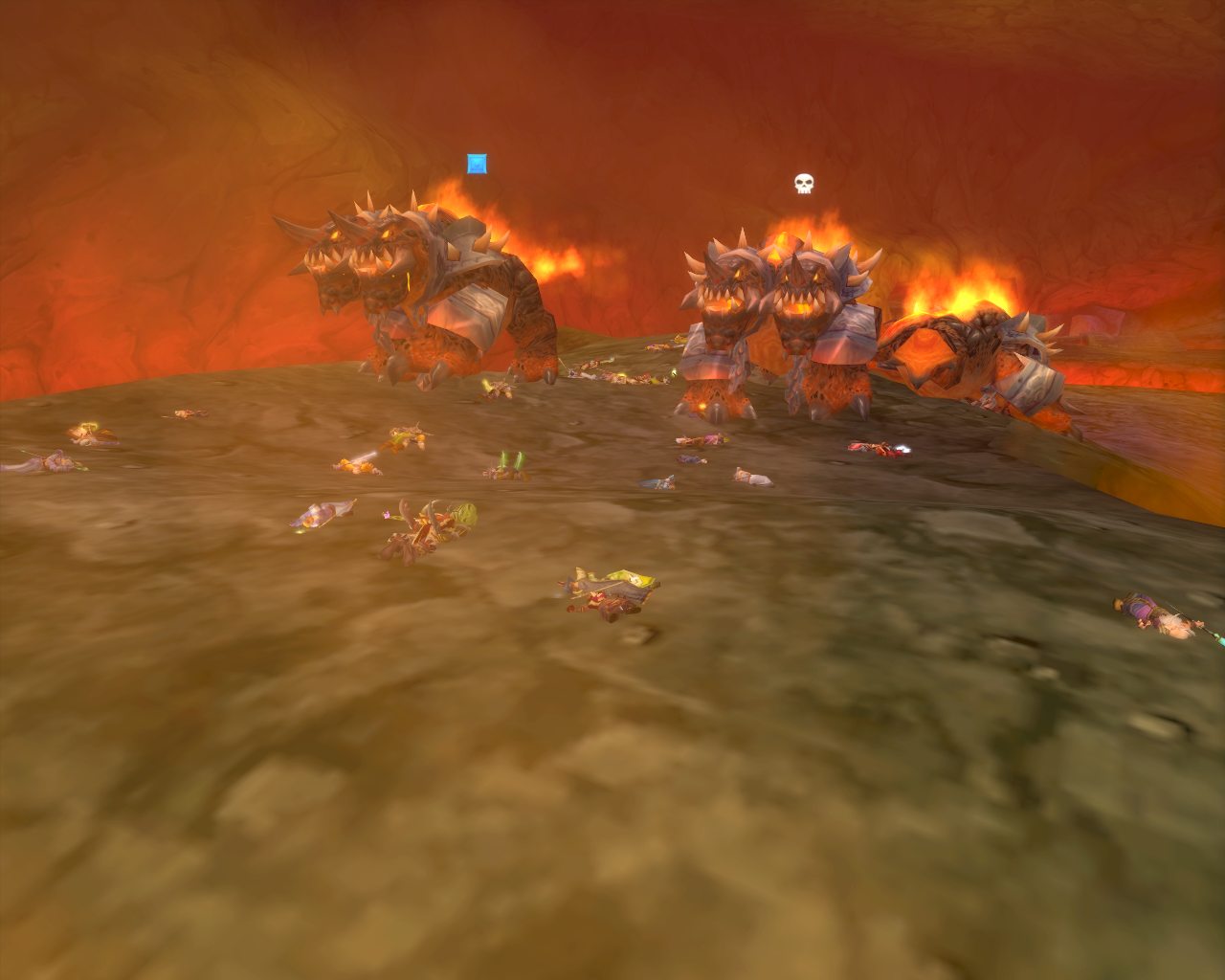
Task: Select the white skull raid target marker
Action: pyautogui.click(x=804, y=183)
